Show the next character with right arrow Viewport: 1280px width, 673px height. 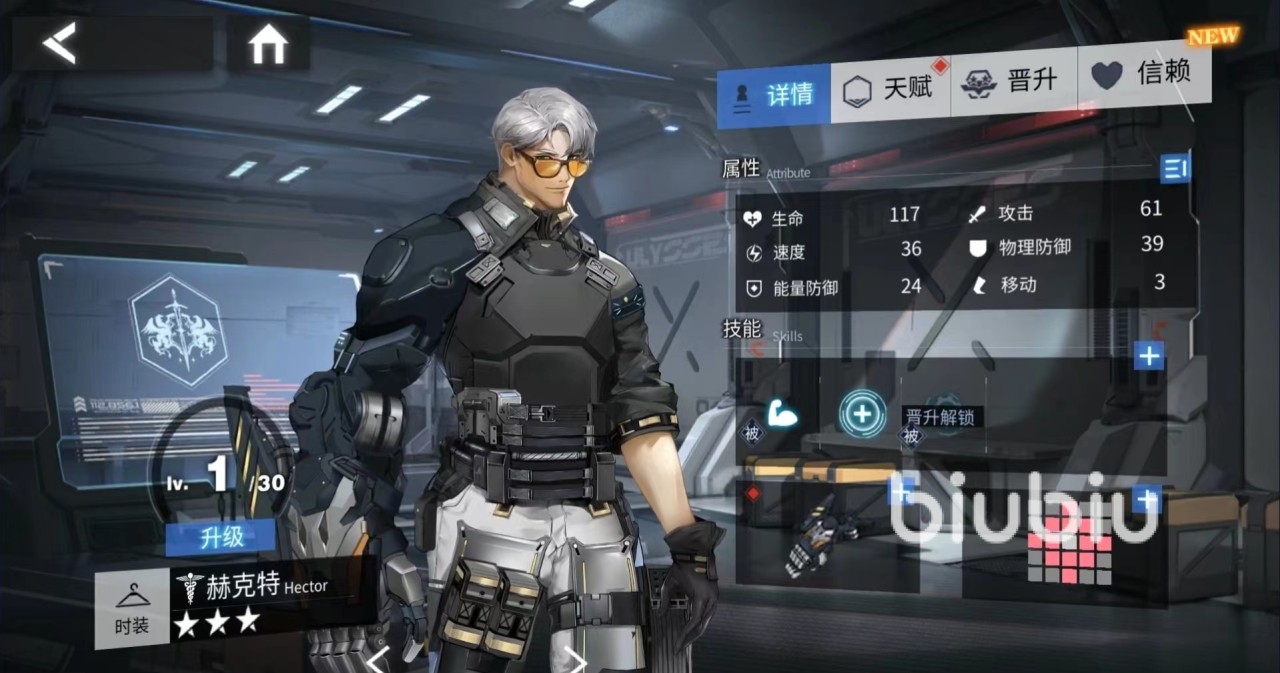pos(576,659)
